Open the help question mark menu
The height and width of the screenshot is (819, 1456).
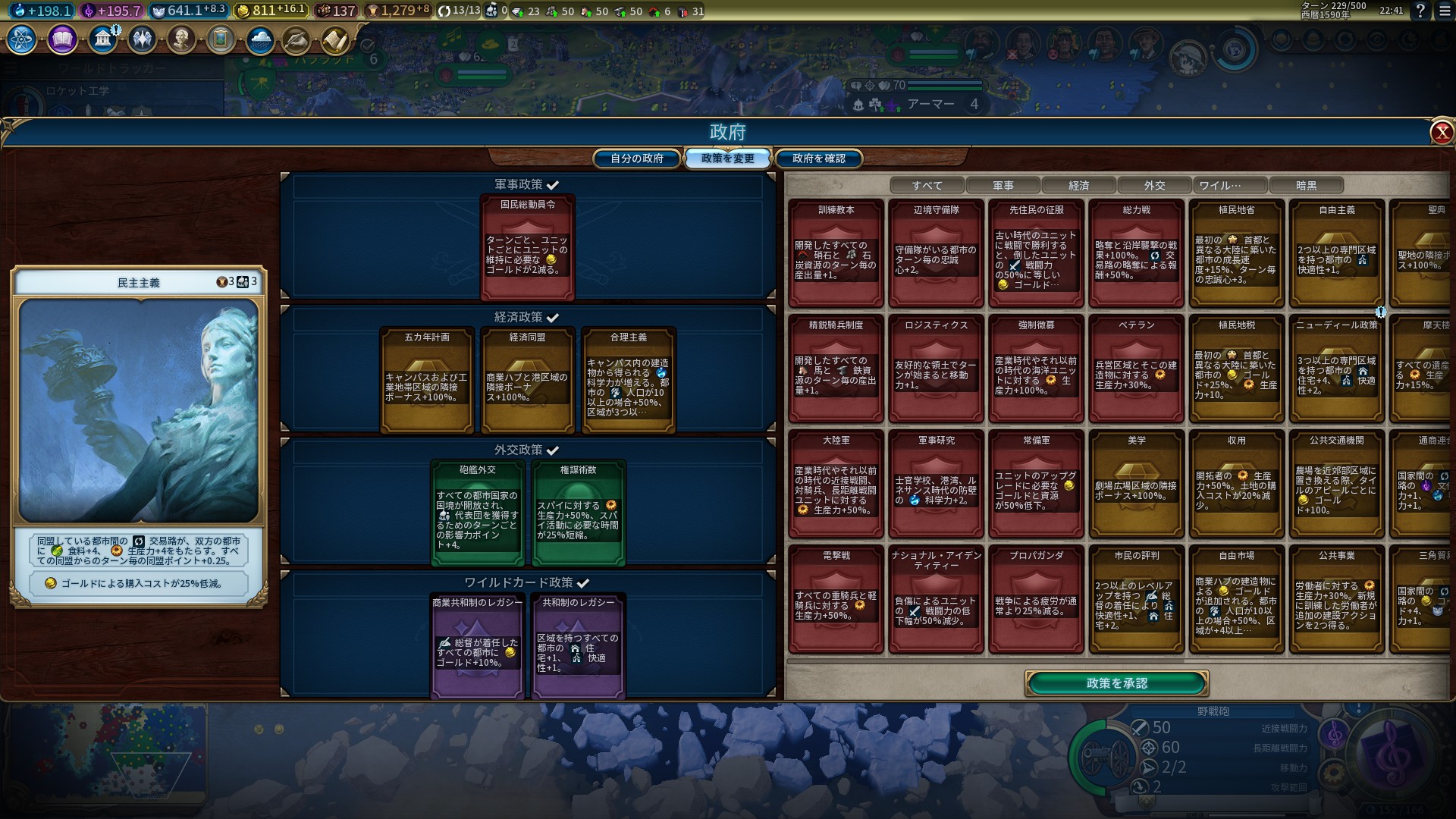click(1420, 11)
